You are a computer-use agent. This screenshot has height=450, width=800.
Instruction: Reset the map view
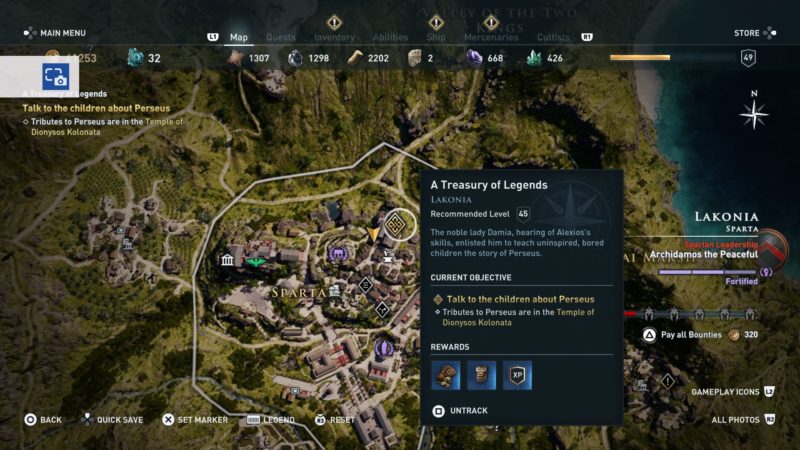[x=341, y=420]
